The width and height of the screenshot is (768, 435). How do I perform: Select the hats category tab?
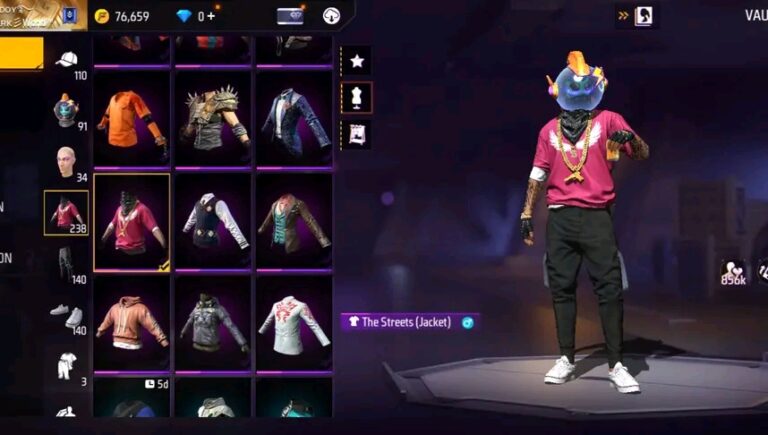[x=67, y=60]
